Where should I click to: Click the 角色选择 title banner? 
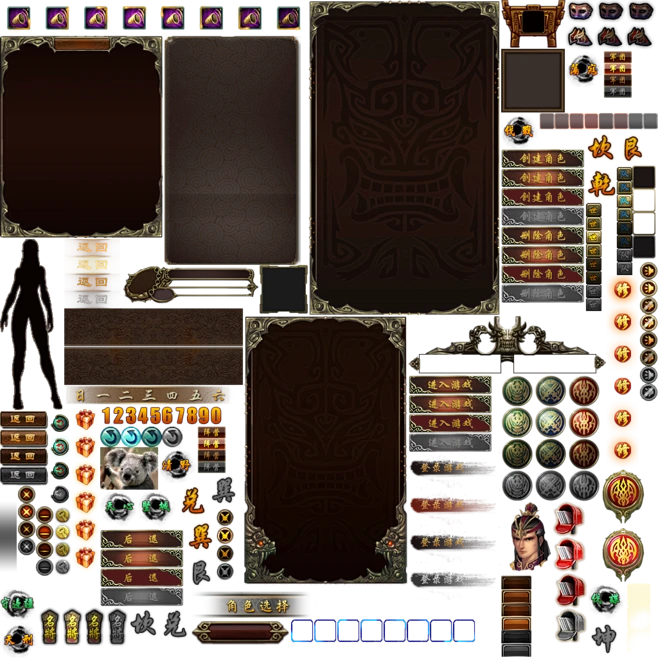coord(254,605)
